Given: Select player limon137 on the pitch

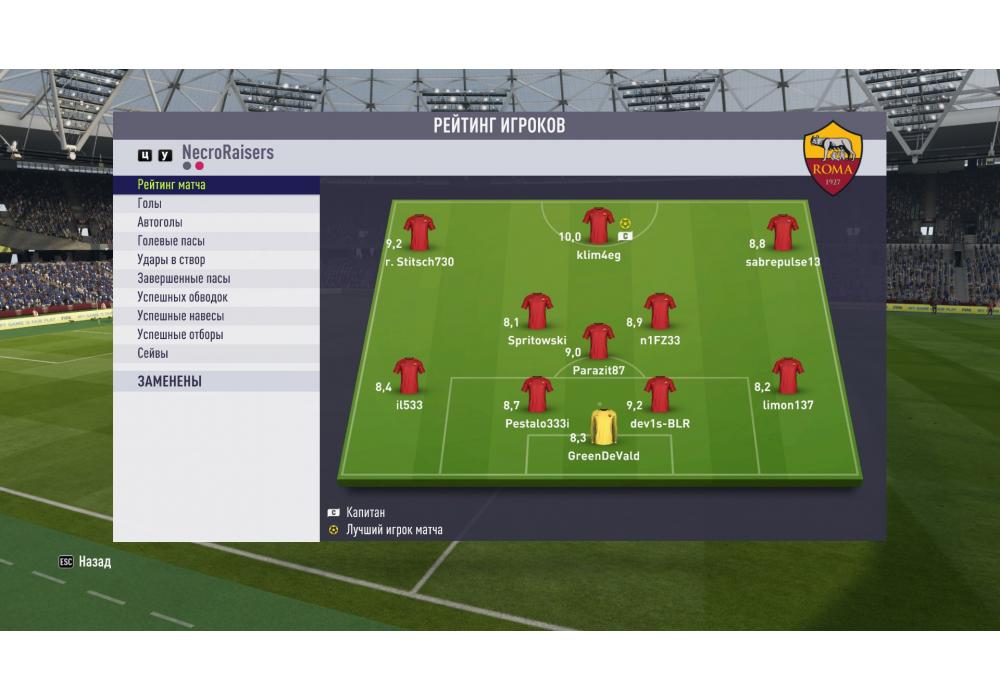Looking at the screenshot, I should tap(787, 376).
